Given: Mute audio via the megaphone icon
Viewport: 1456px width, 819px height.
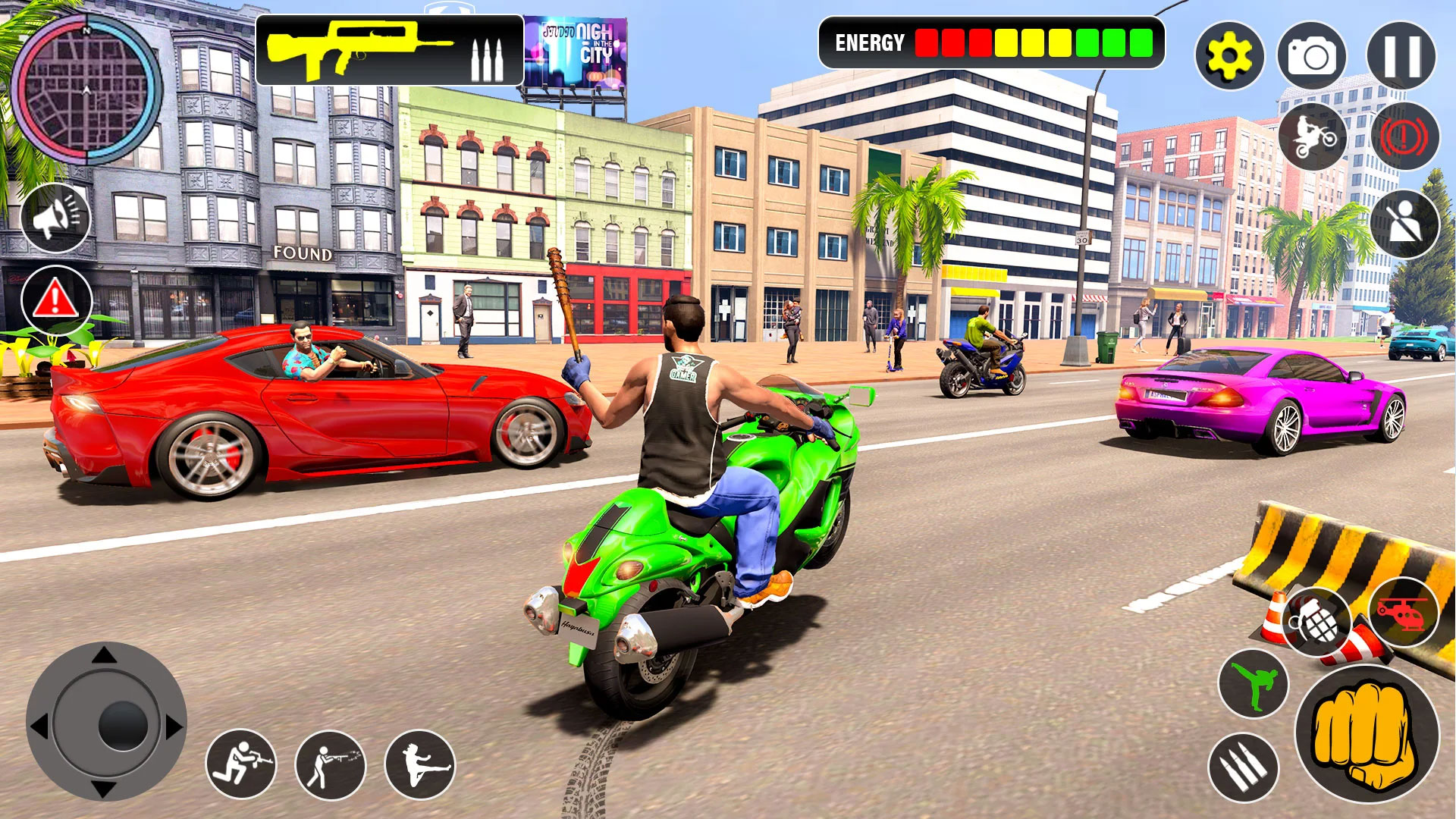Looking at the screenshot, I should pos(57,218).
